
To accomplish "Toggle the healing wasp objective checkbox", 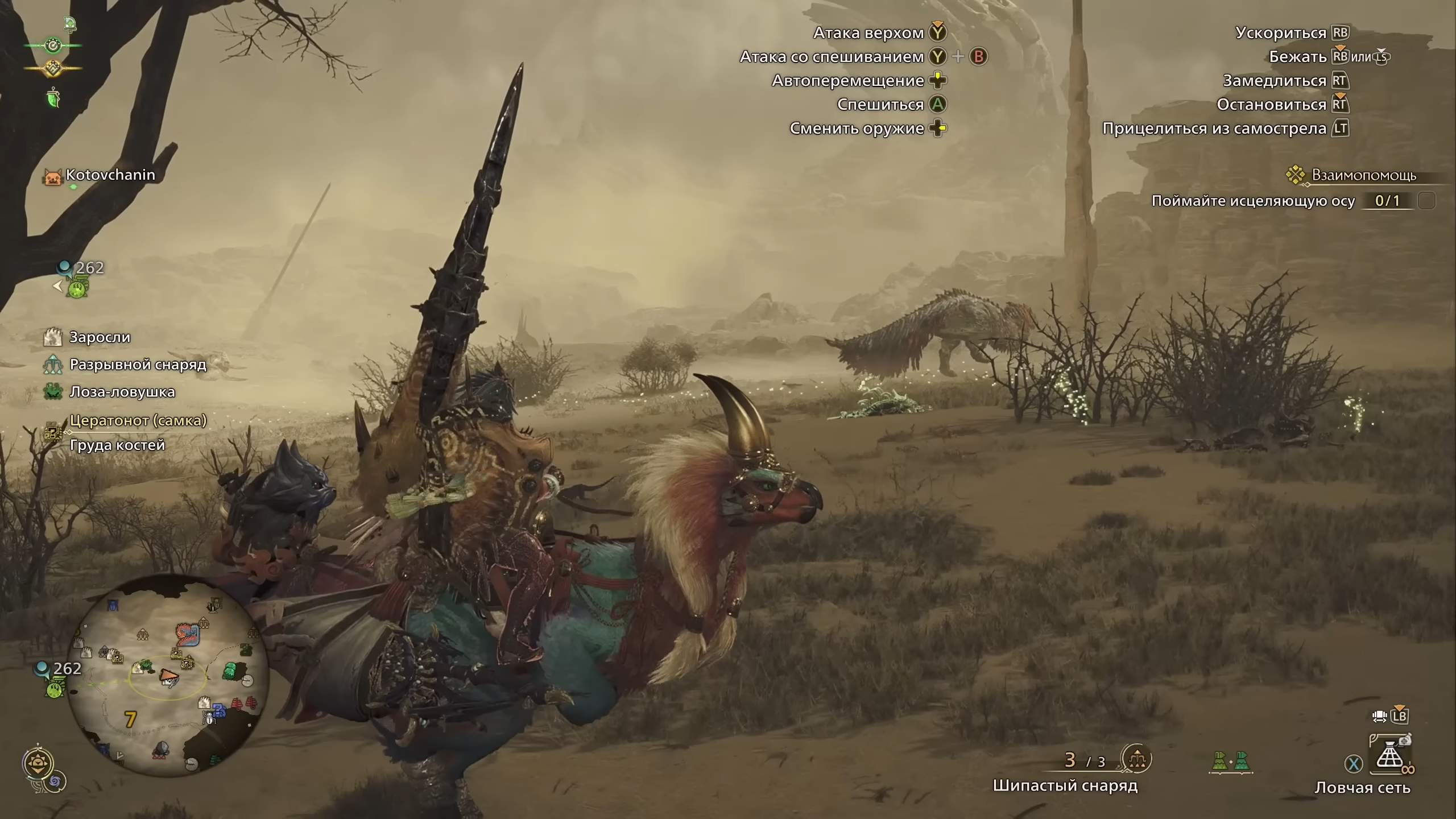I will [1426, 201].
